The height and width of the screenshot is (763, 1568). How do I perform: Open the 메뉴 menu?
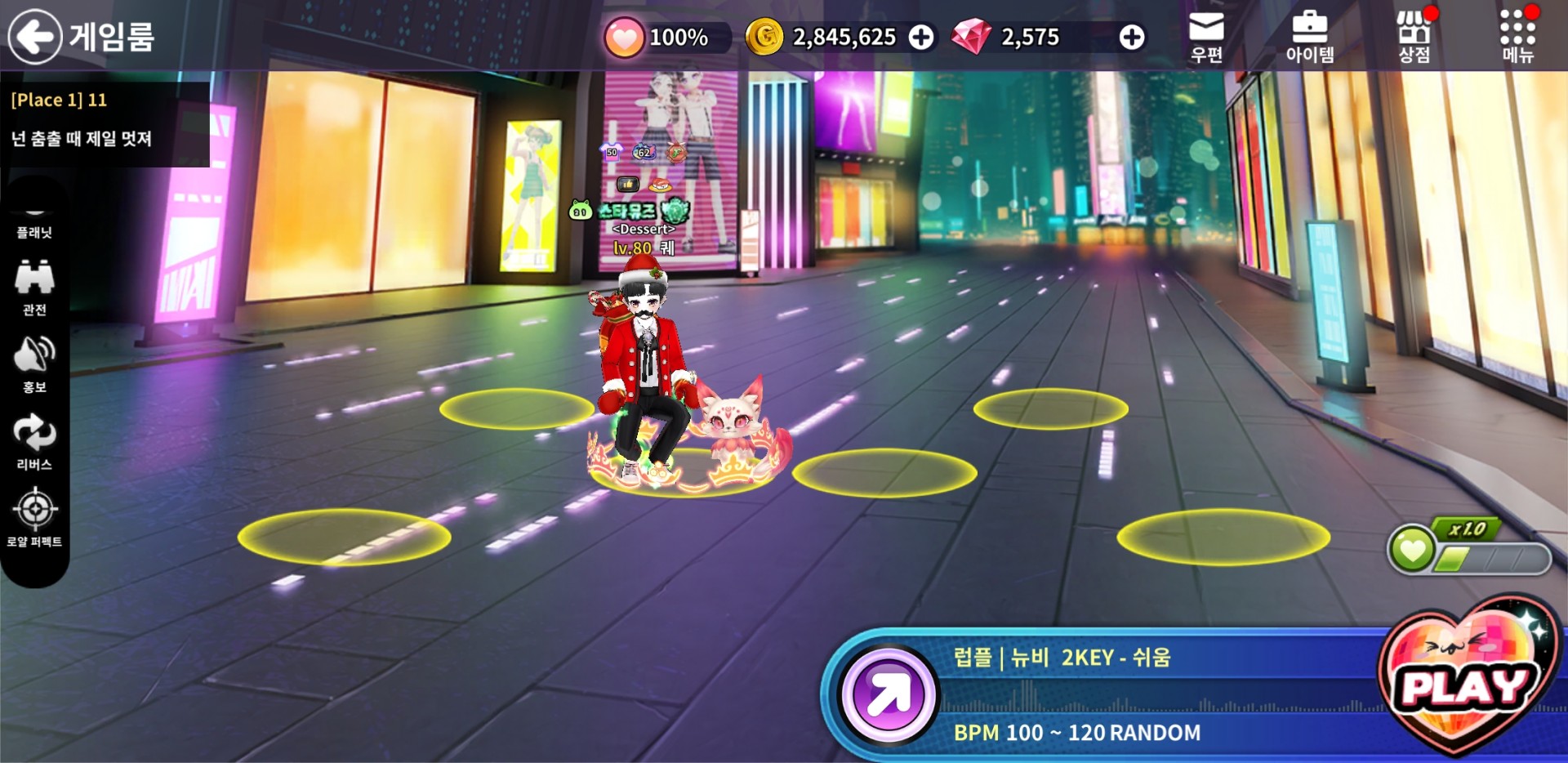(x=1517, y=37)
